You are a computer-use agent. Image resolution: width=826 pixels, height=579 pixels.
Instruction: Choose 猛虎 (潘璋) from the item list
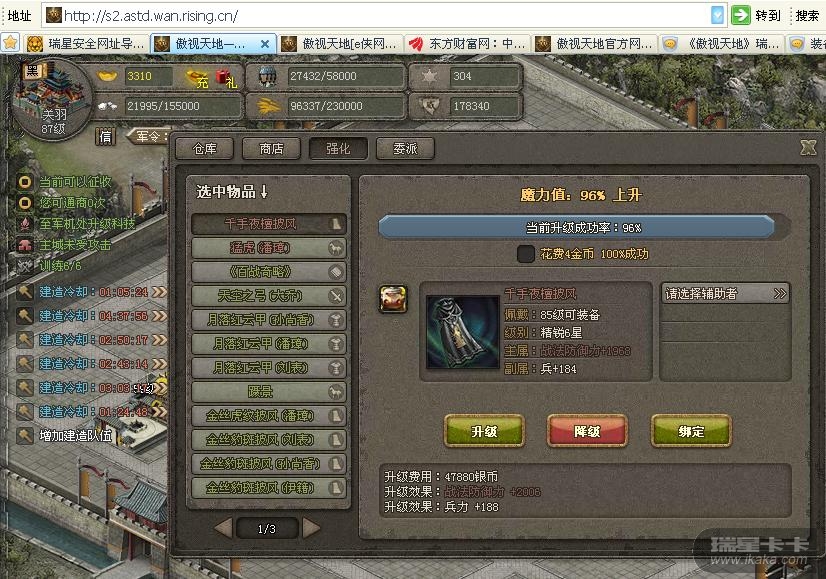coord(269,247)
